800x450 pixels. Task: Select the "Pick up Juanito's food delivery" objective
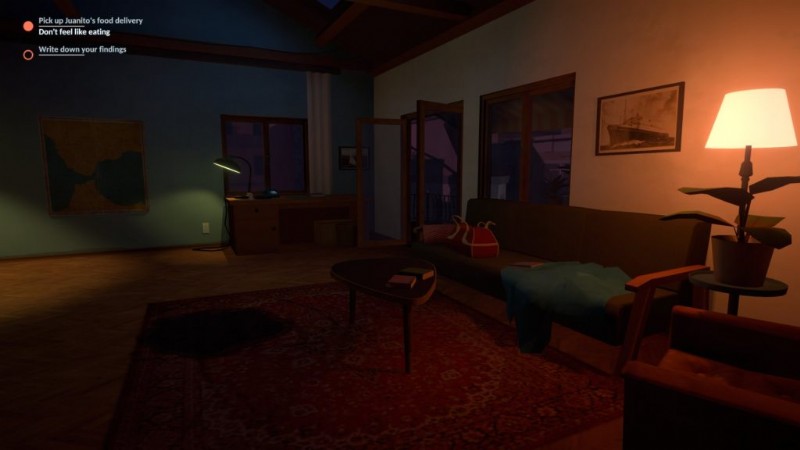click(93, 21)
